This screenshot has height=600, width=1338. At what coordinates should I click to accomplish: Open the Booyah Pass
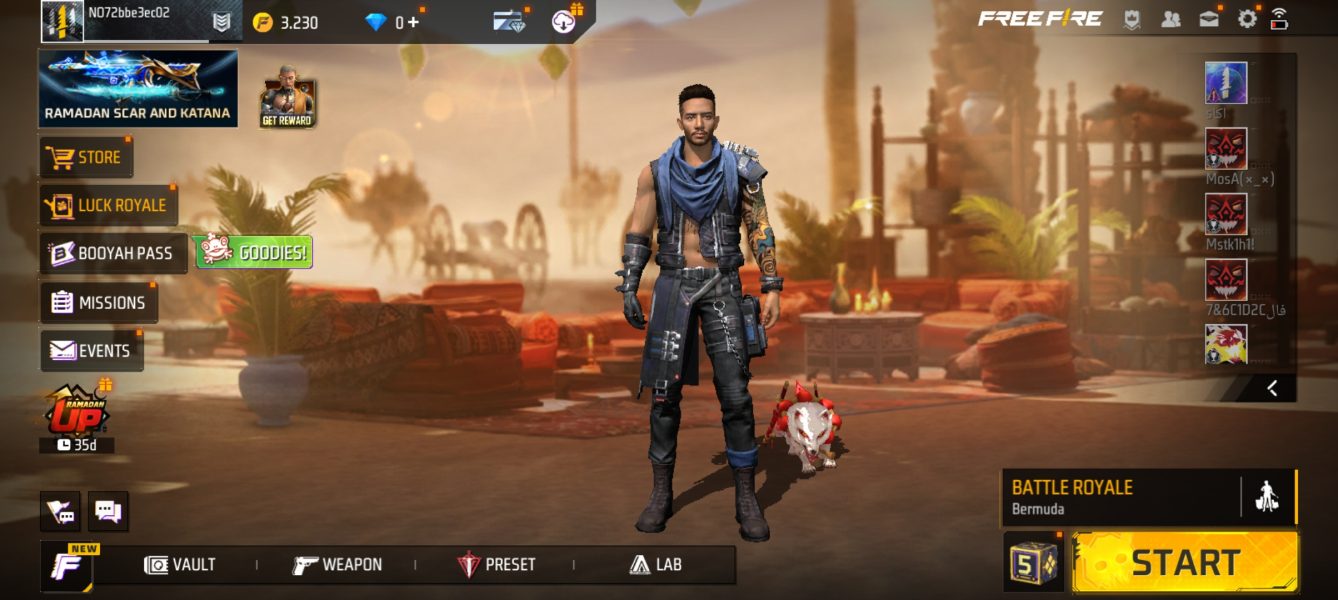(113, 253)
